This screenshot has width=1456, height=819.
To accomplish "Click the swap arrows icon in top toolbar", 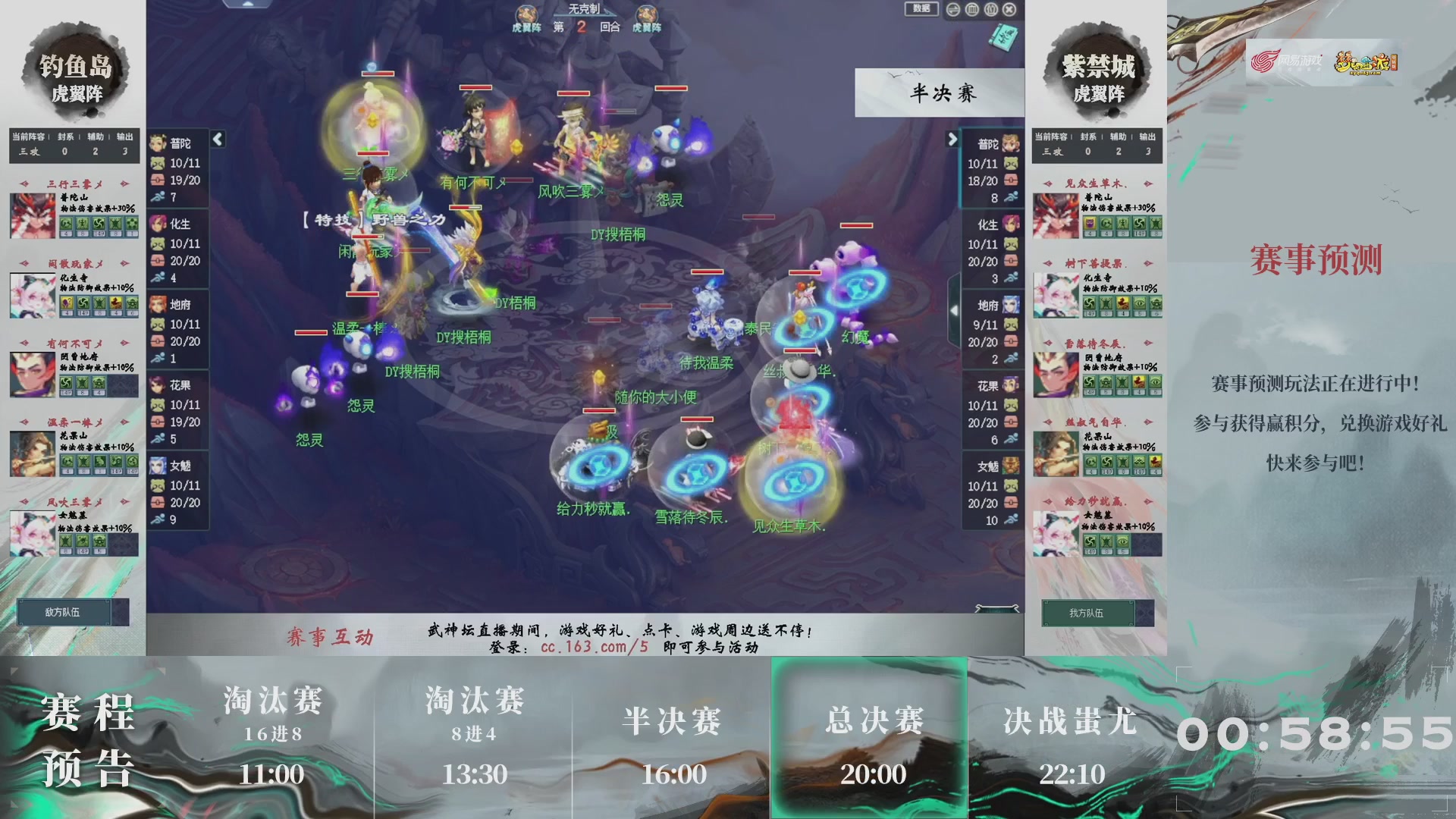I will point(952,9).
